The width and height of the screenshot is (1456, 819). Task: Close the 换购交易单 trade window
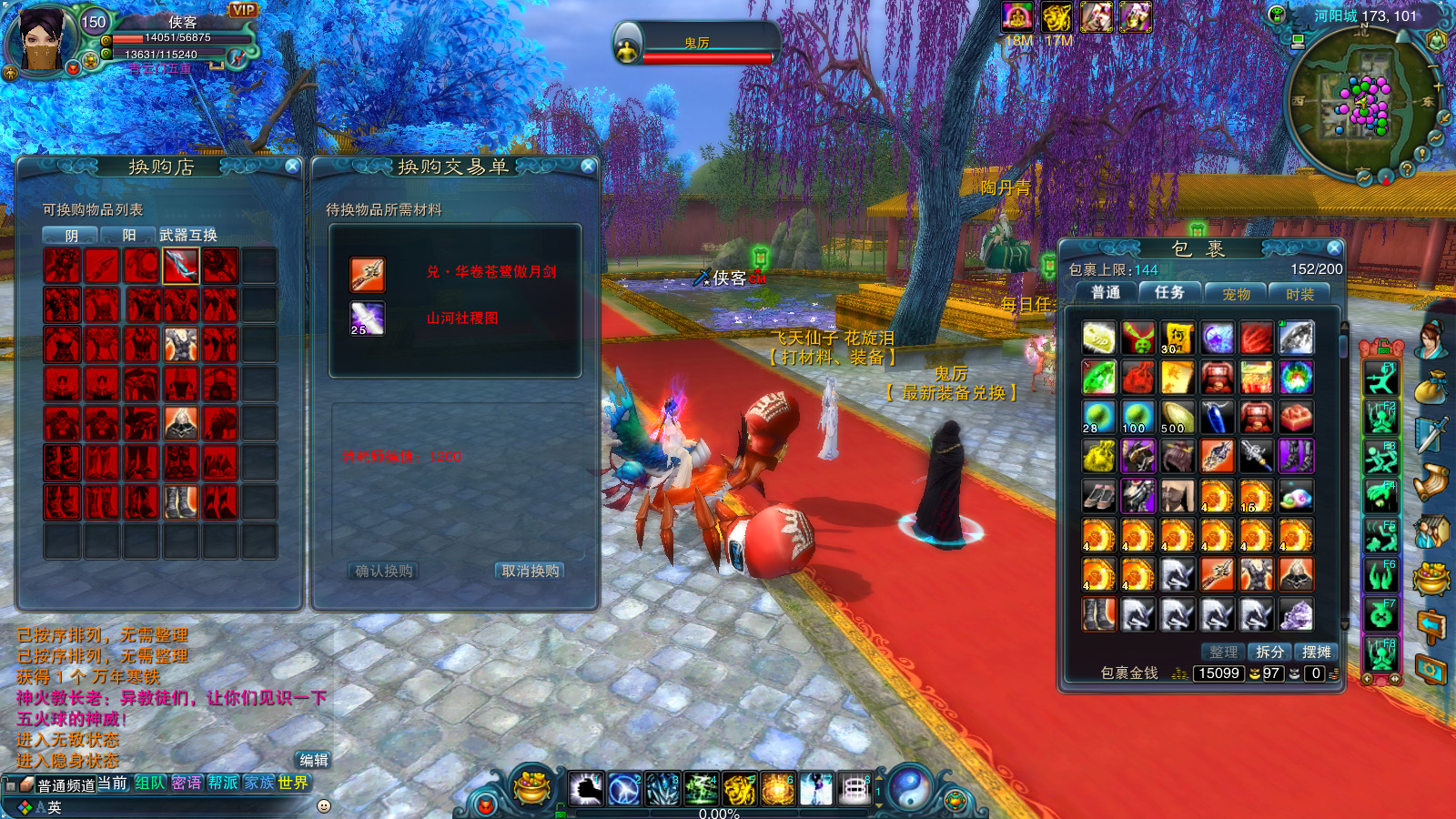[588, 166]
